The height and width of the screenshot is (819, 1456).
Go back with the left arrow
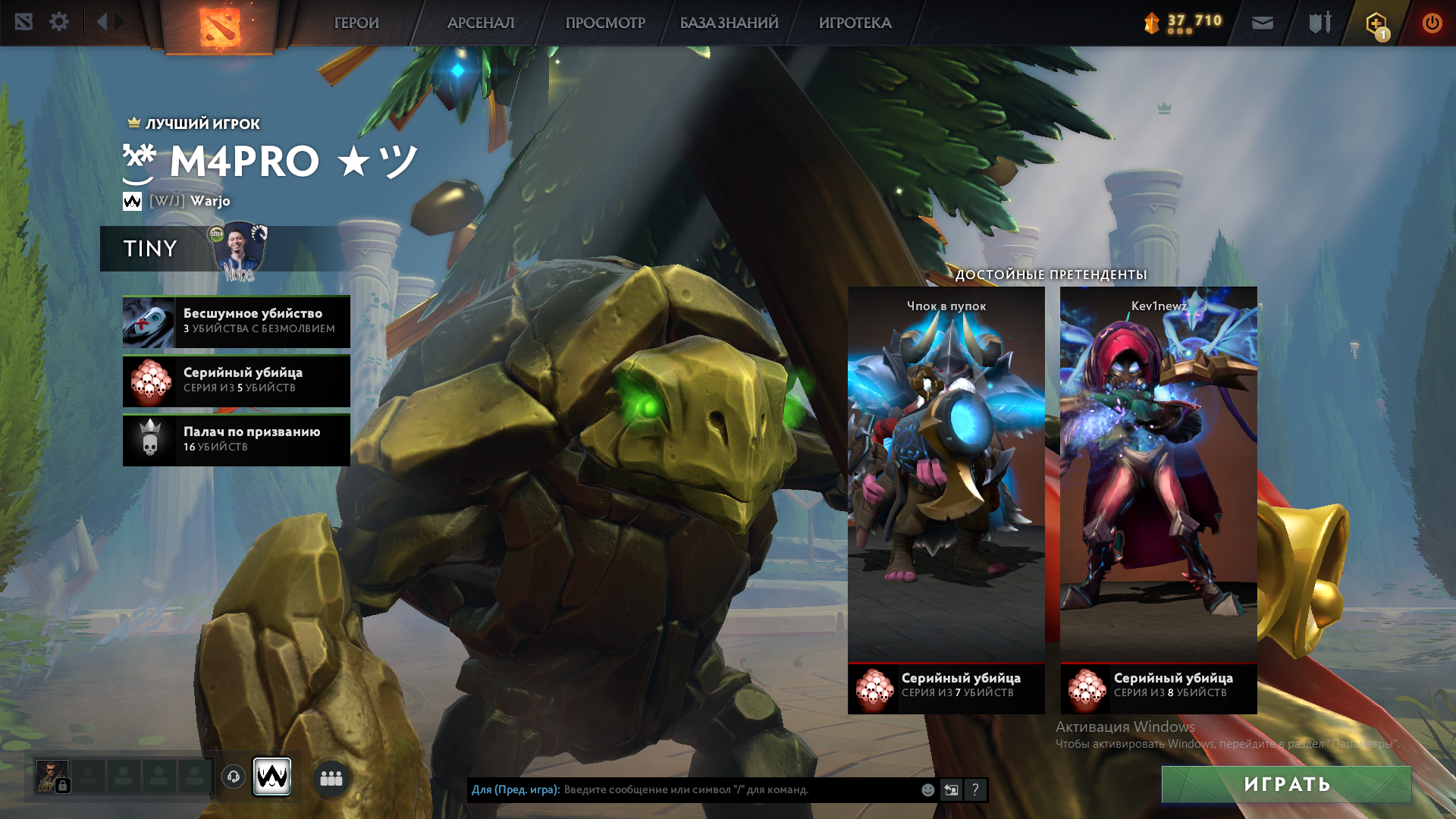(102, 22)
